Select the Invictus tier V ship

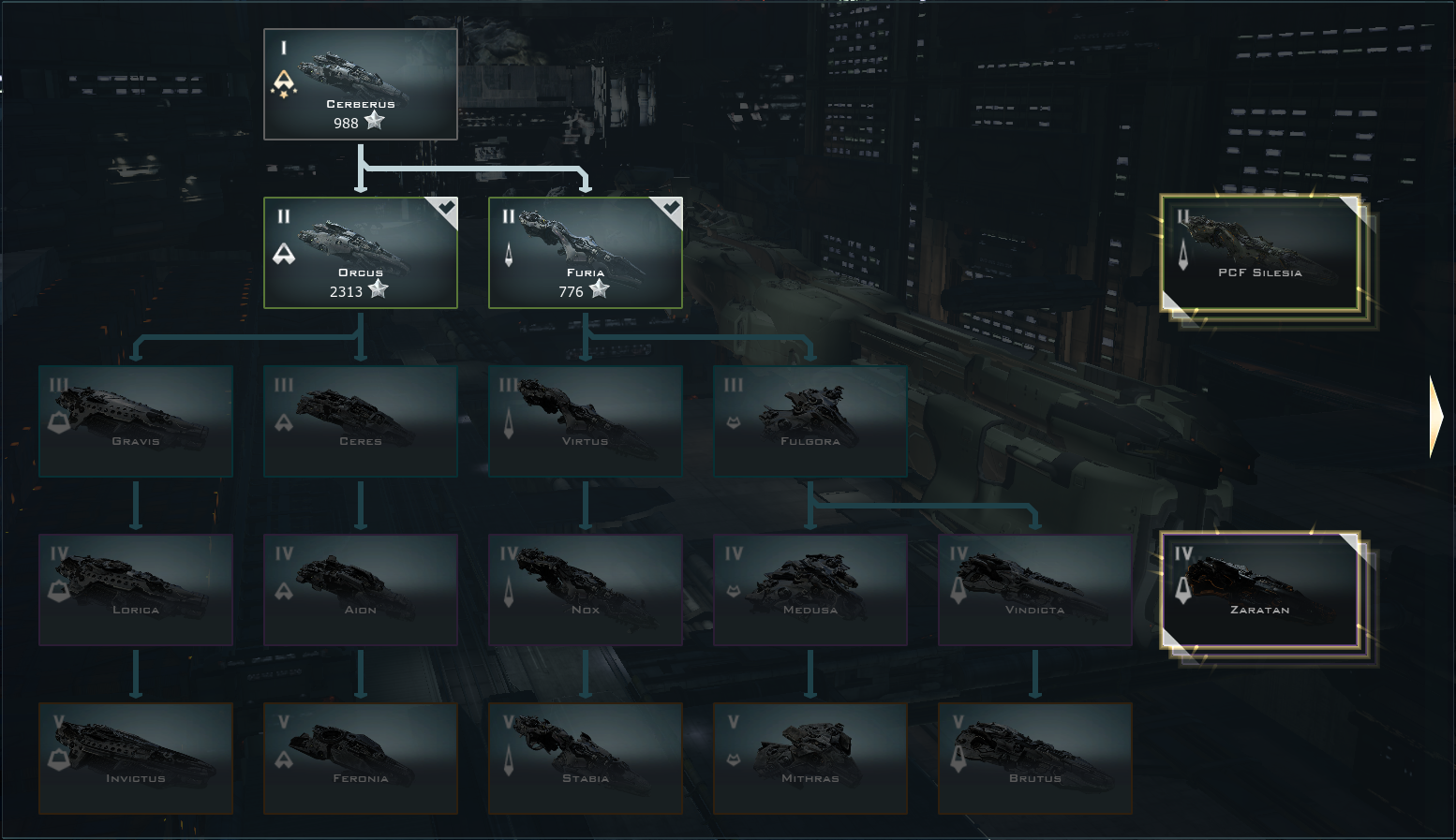coord(136,759)
